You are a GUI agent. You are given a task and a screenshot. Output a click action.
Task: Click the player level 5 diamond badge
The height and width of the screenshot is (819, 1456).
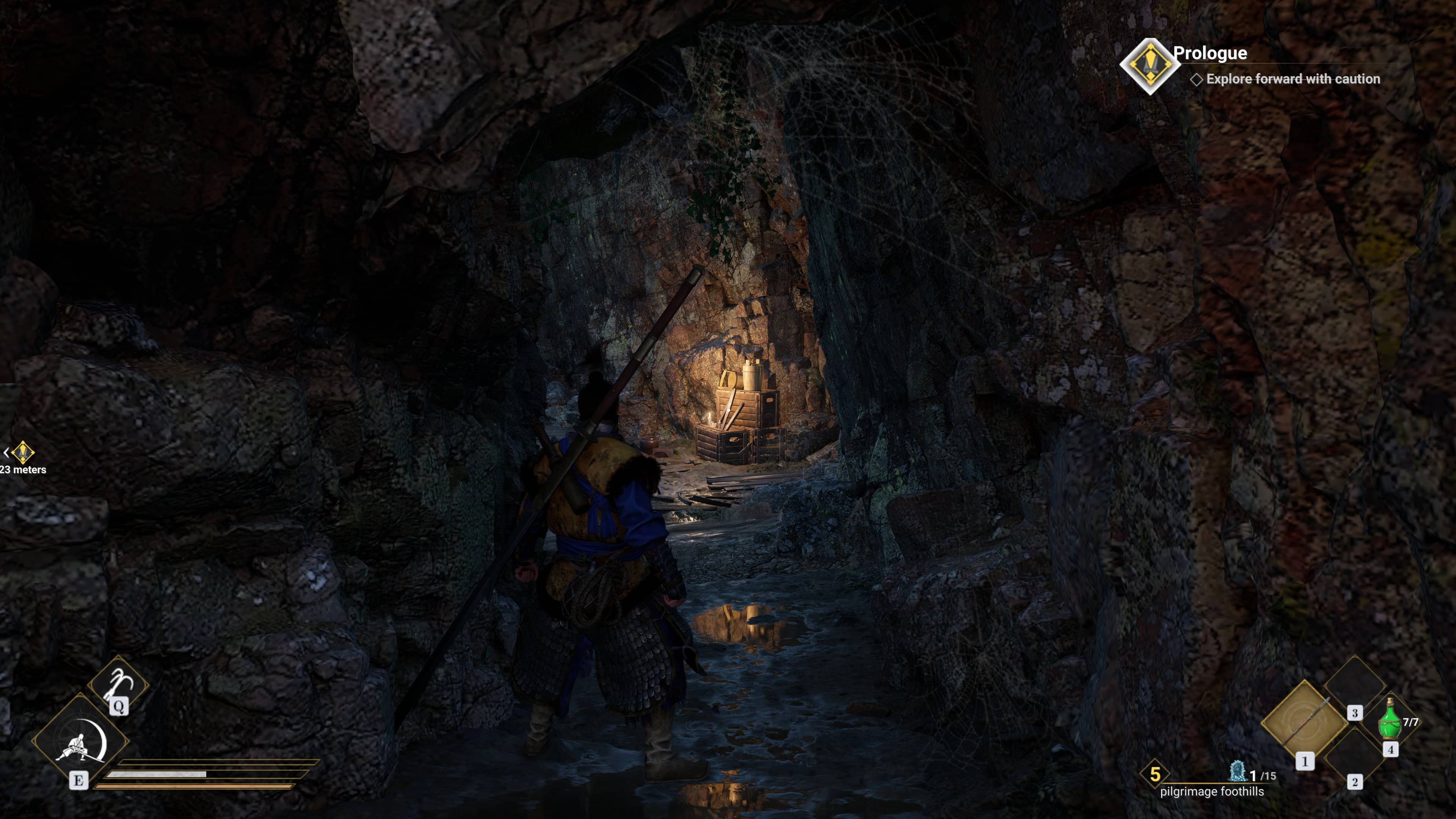coord(1155,774)
